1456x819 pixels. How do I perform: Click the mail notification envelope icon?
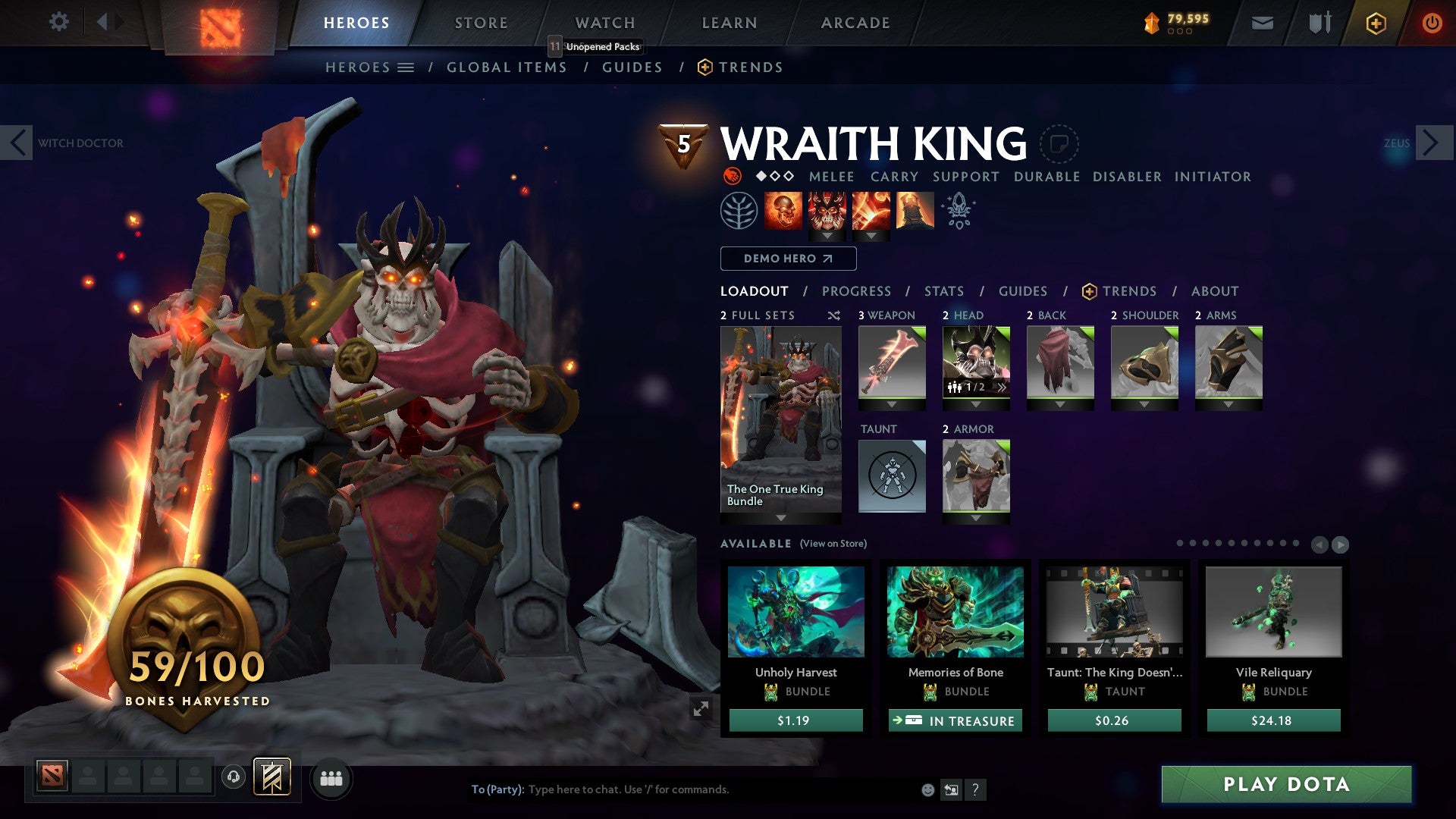click(x=1262, y=23)
